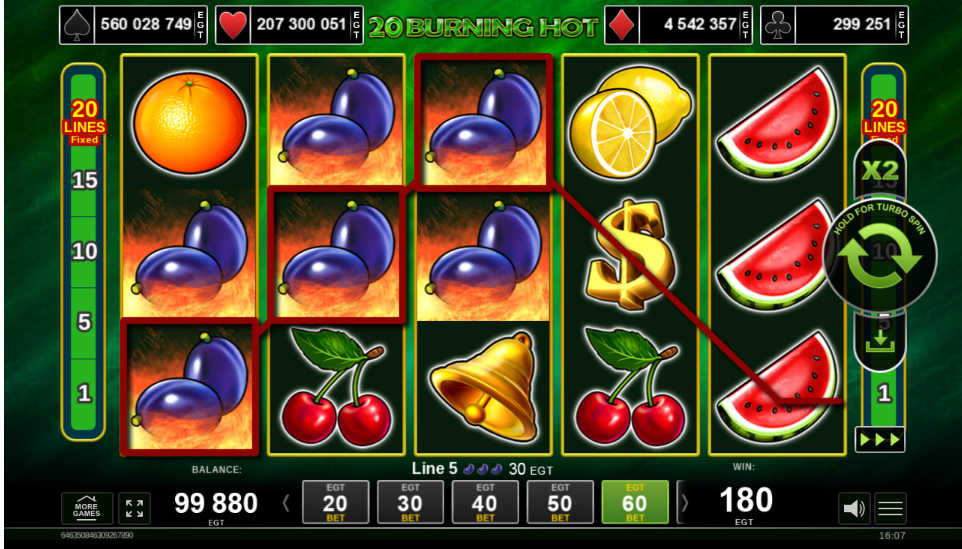Select the 20 EGT bet
This screenshot has width=962, height=549.
point(335,502)
